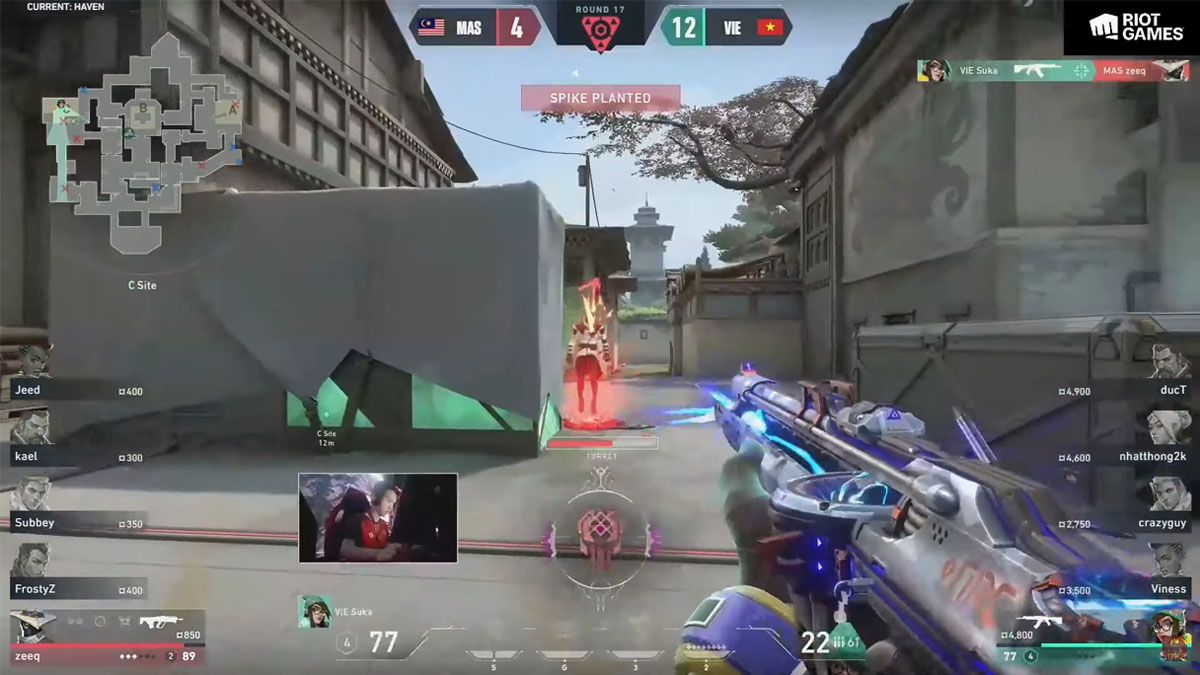Click the Killjoy portrait beside VIE Suka
This screenshot has height=675, width=1200.
(313, 611)
